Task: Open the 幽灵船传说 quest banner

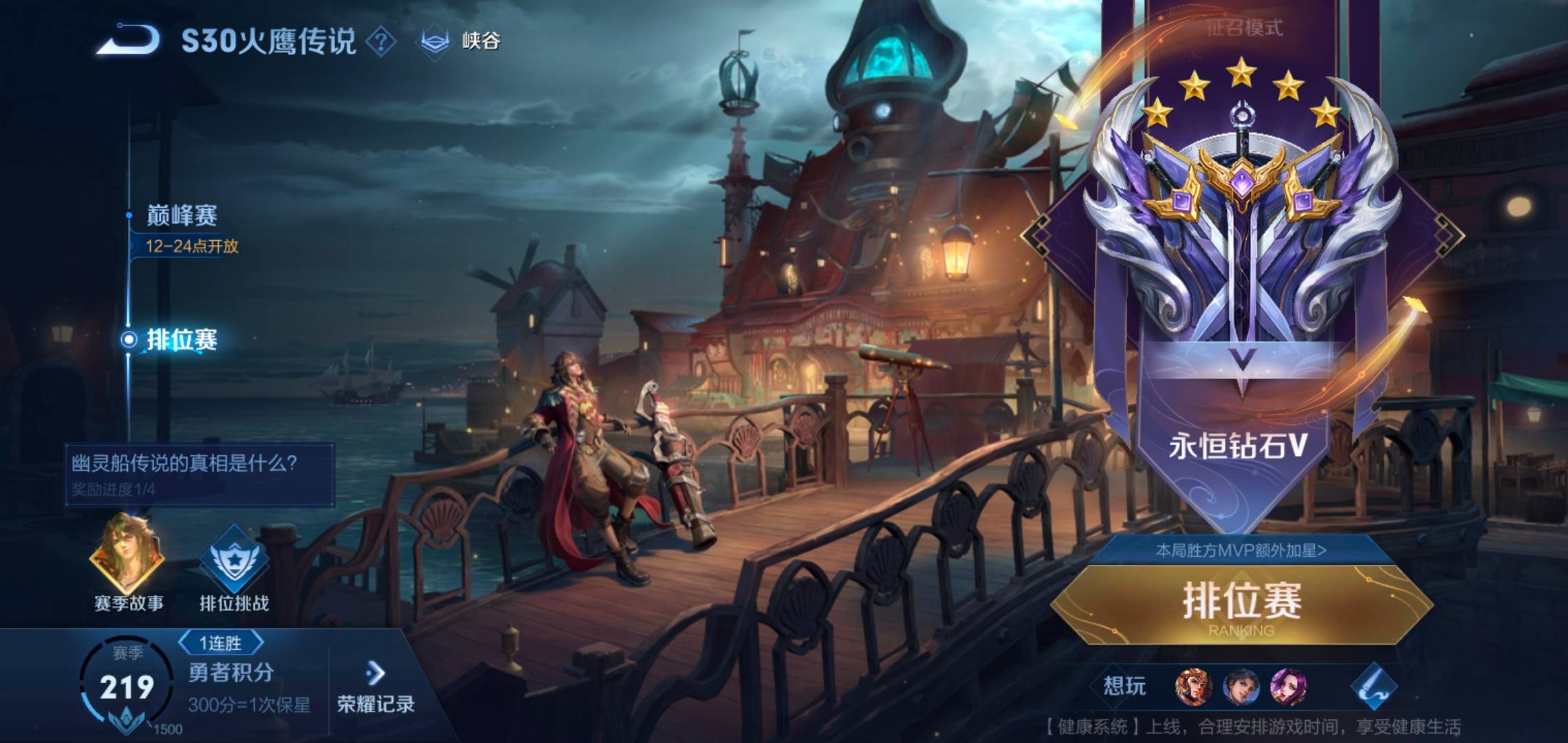Action: [199, 475]
